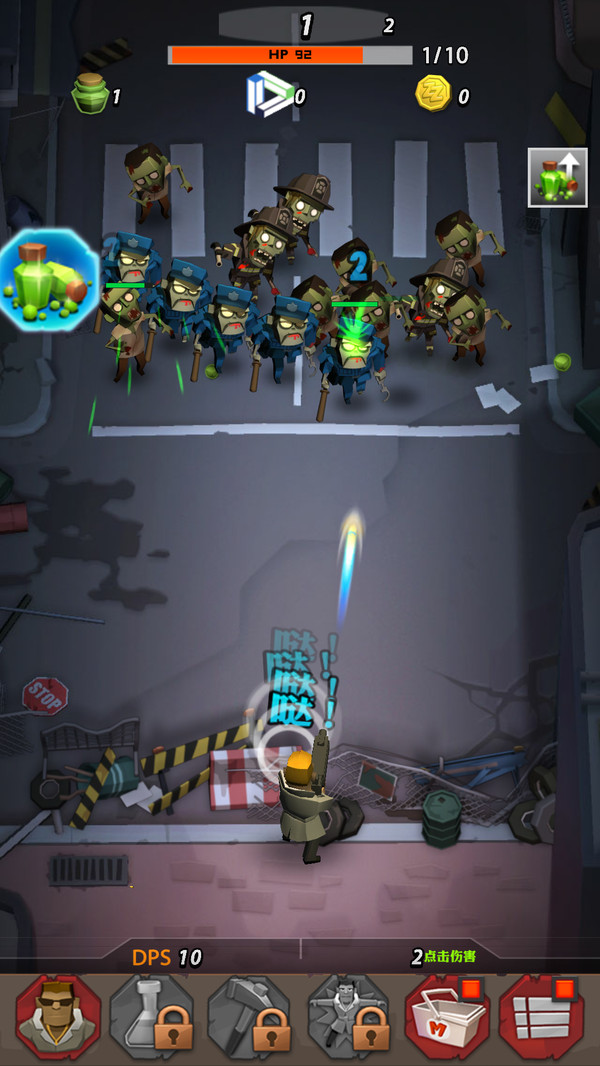Select the gold coin currency icon
This screenshot has height=1066, width=600.
pyautogui.click(x=434, y=95)
